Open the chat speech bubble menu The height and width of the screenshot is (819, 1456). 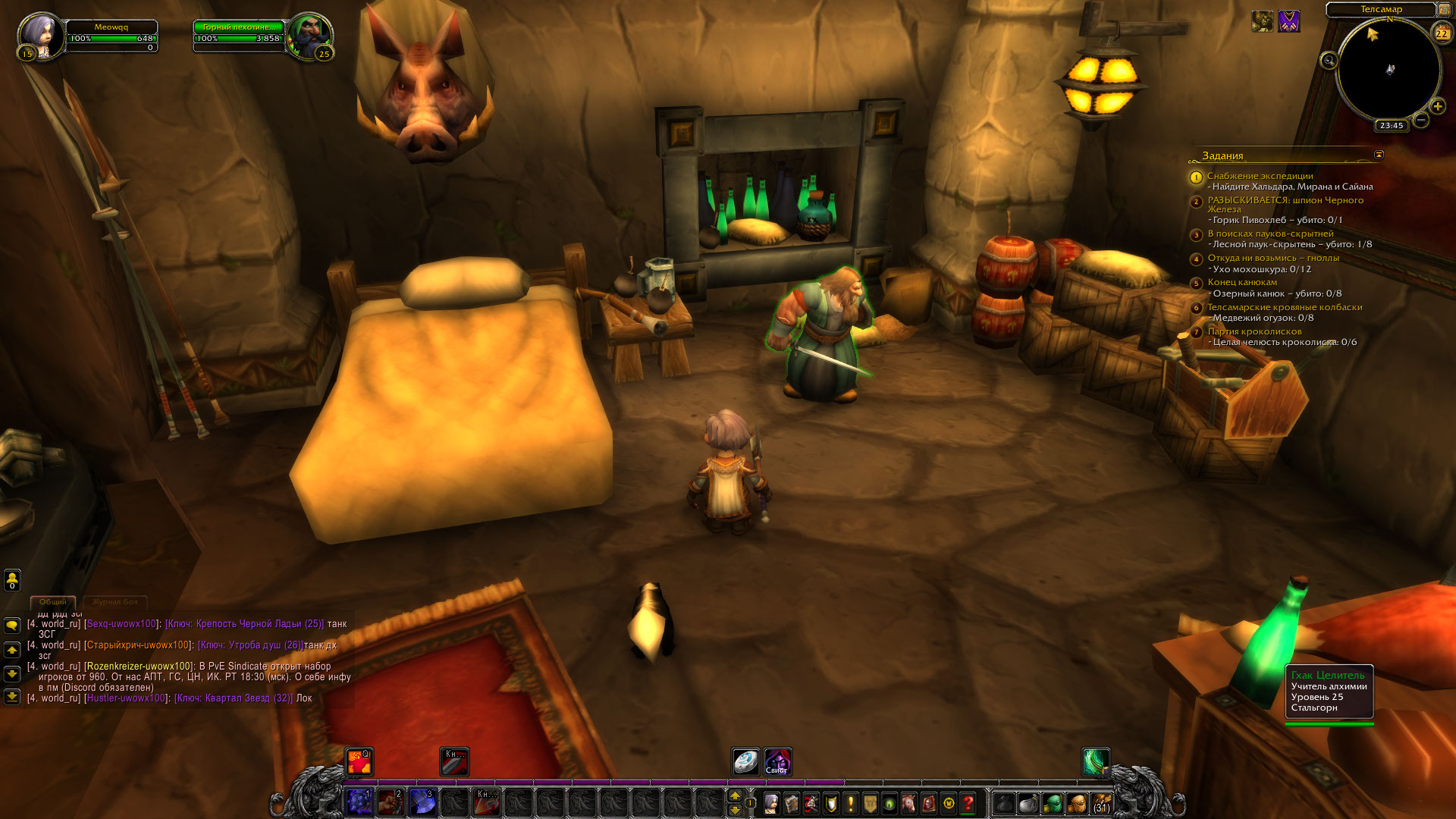coord(12,626)
